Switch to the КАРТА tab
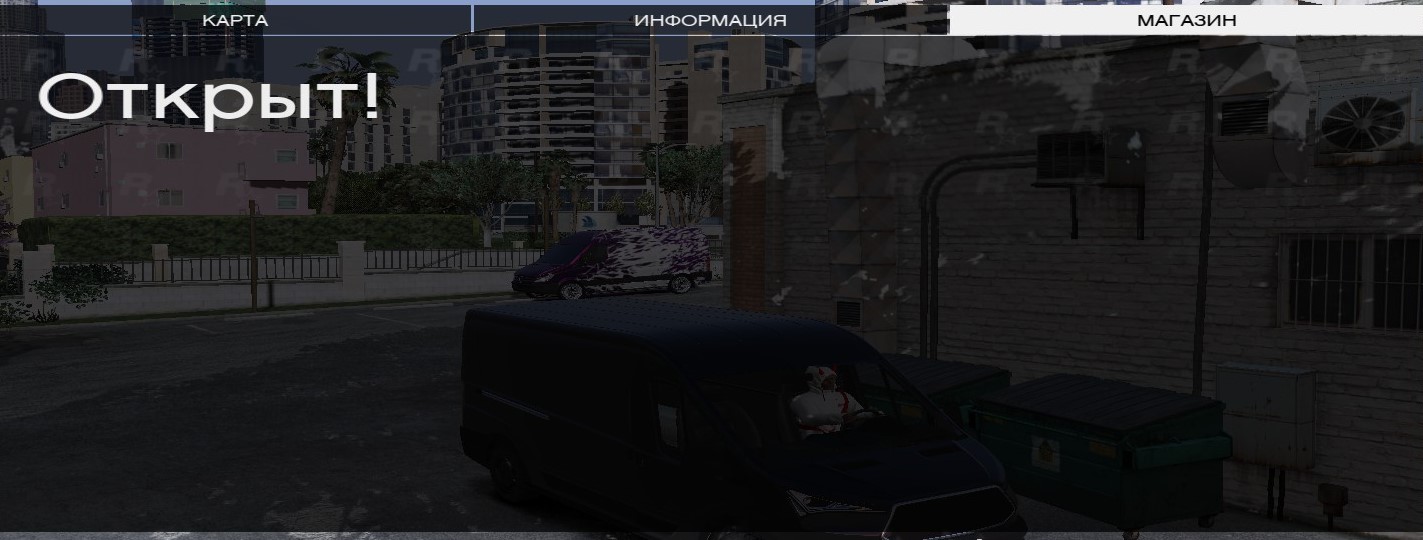 pos(235,20)
